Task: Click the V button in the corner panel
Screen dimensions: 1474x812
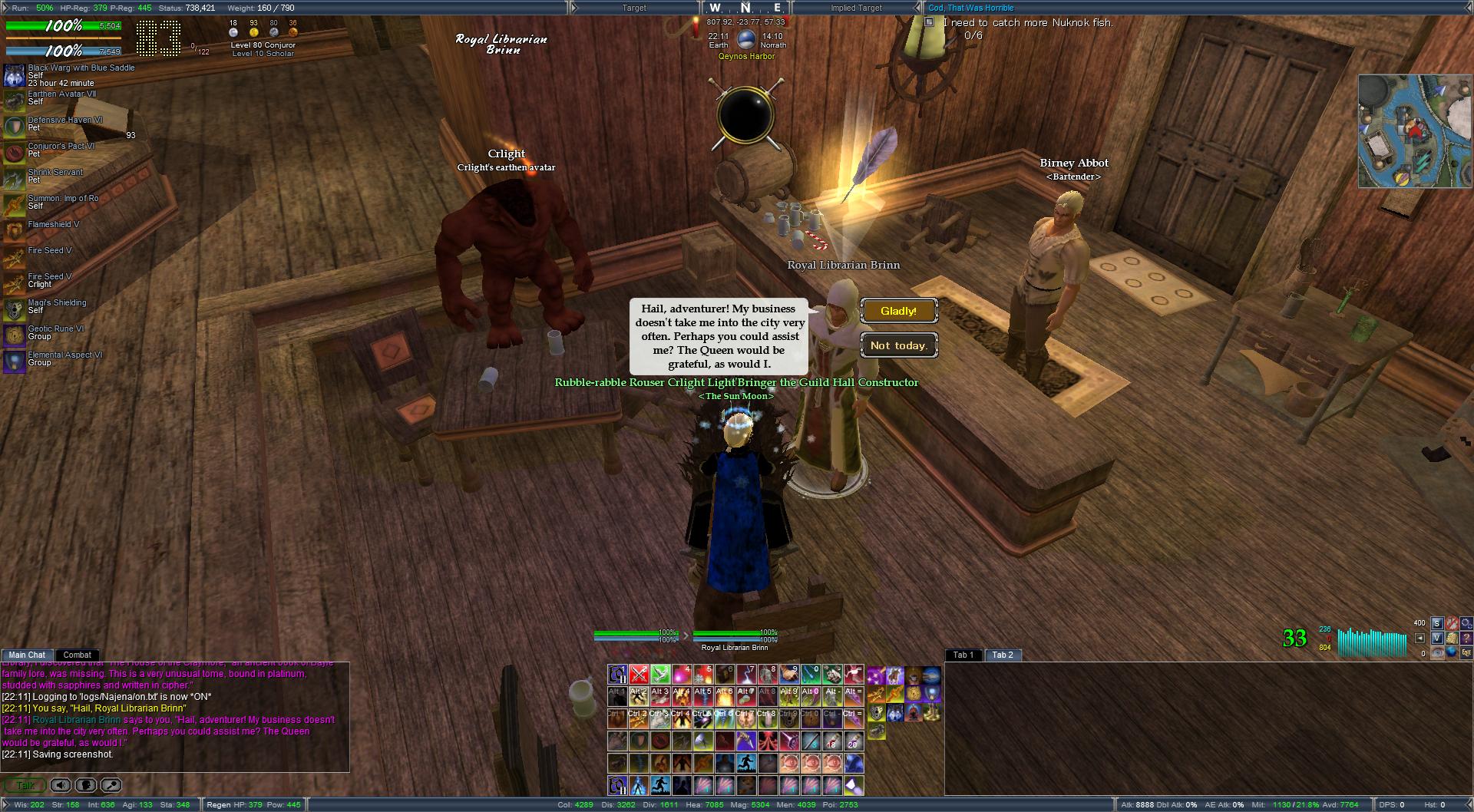Action: (1437, 638)
